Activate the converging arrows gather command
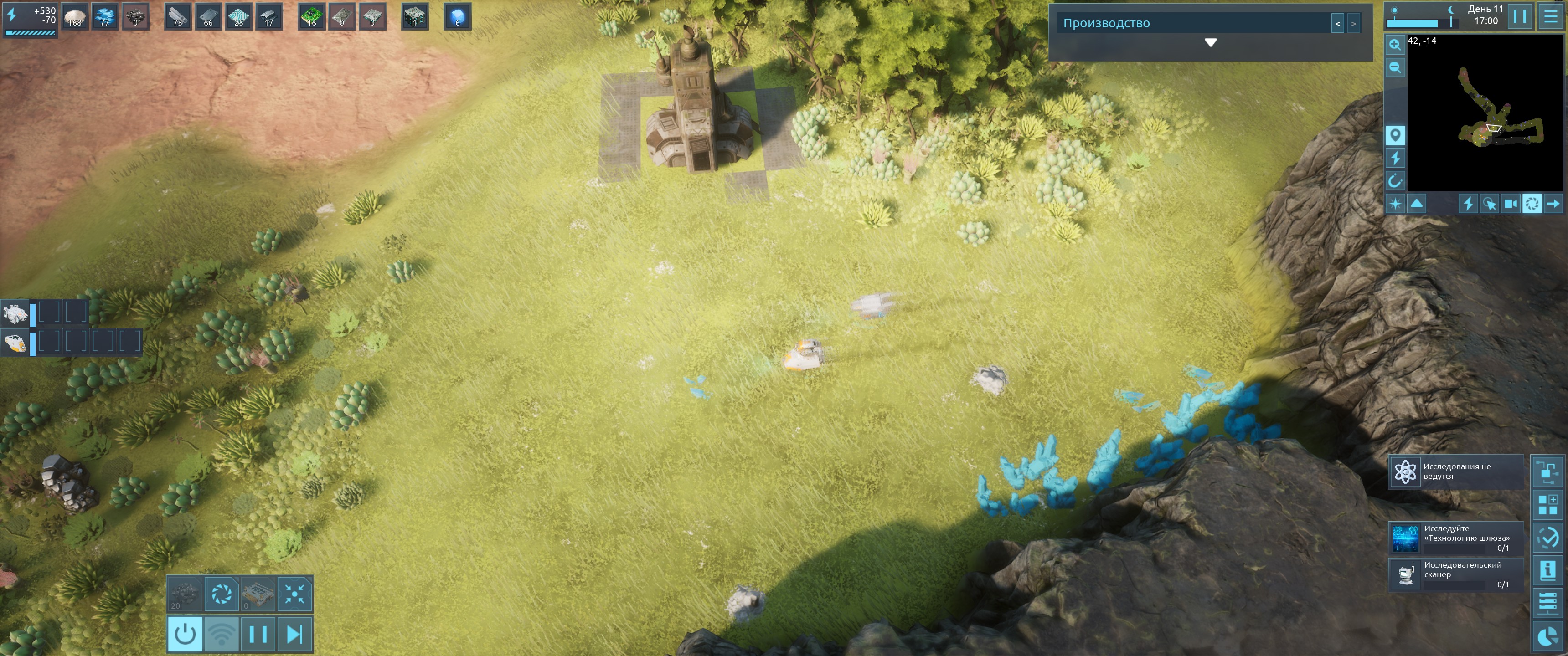The height and width of the screenshot is (656, 1568). [x=294, y=594]
